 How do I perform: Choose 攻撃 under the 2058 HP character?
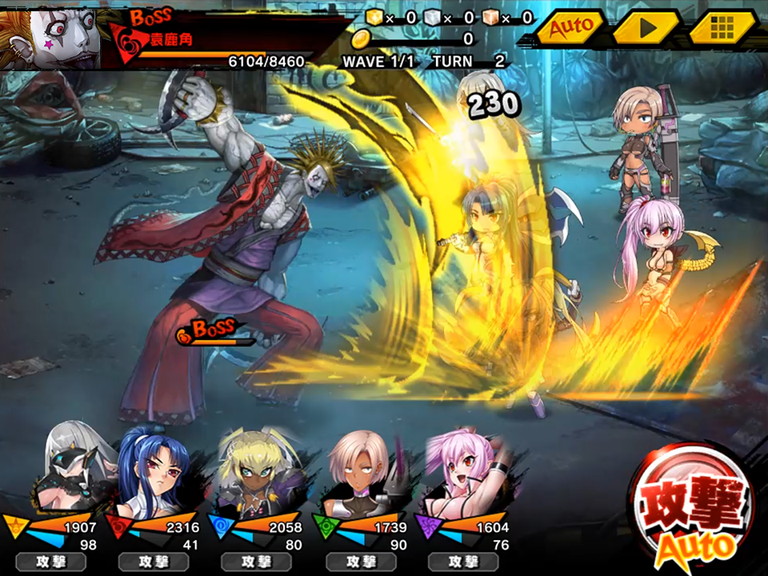pos(256,562)
